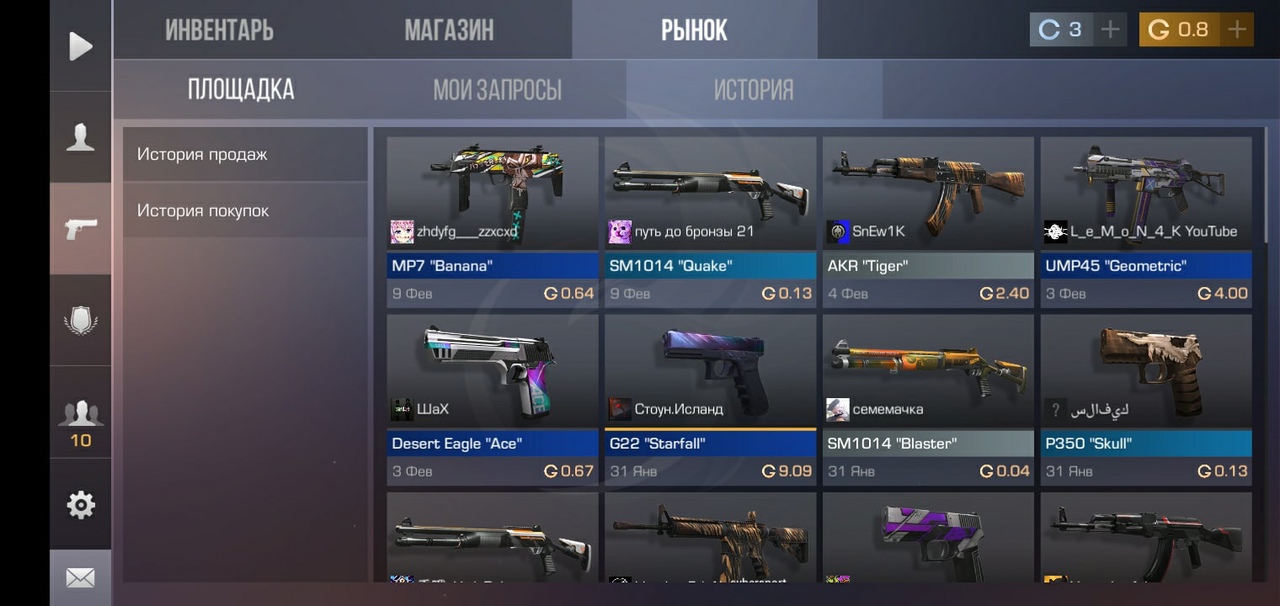This screenshot has width=1280, height=606.
Task: Add gold currency with plus button
Action: point(1237,30)
